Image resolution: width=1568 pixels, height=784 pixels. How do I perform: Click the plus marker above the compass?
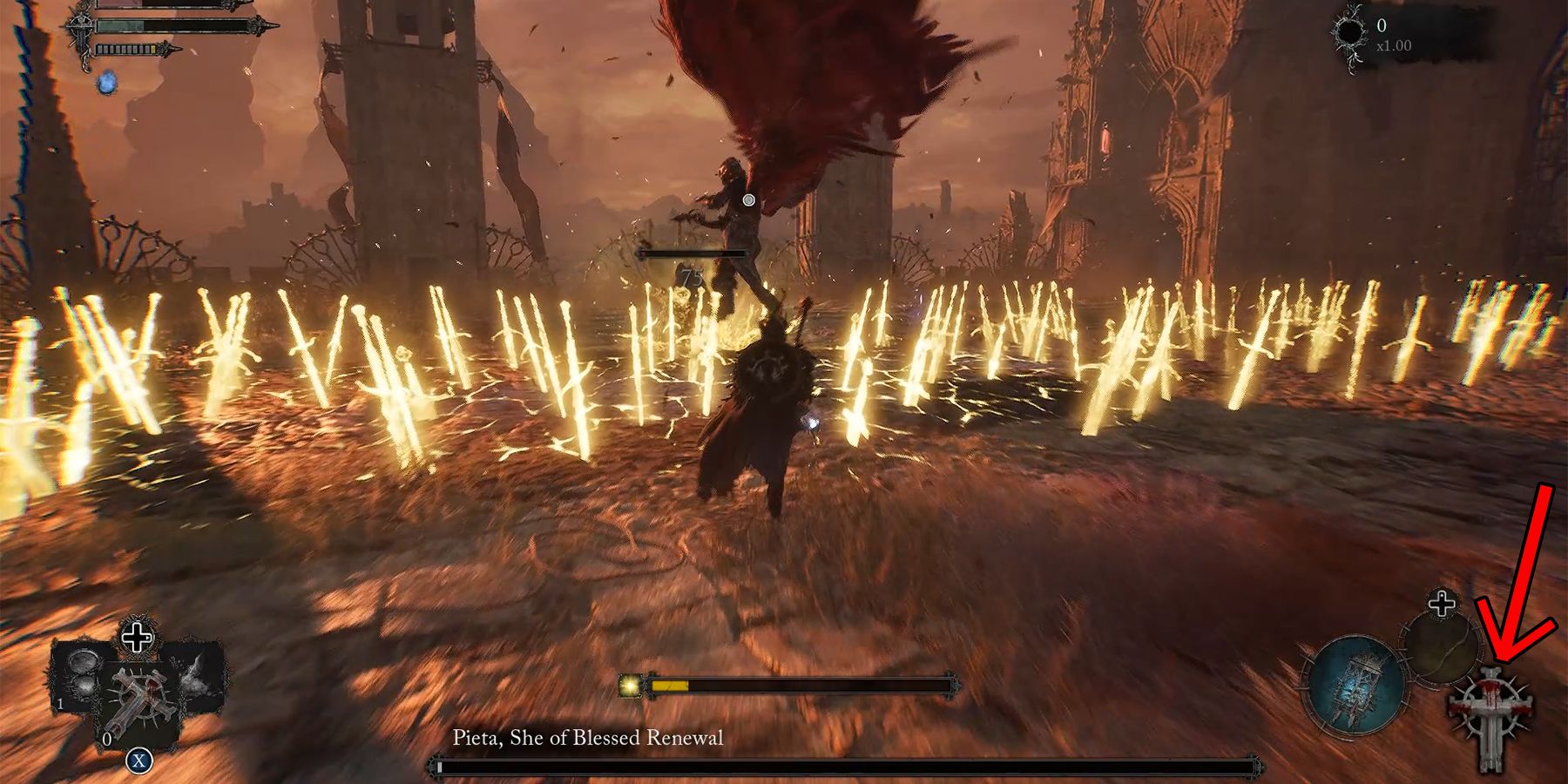coord(1442,603)
